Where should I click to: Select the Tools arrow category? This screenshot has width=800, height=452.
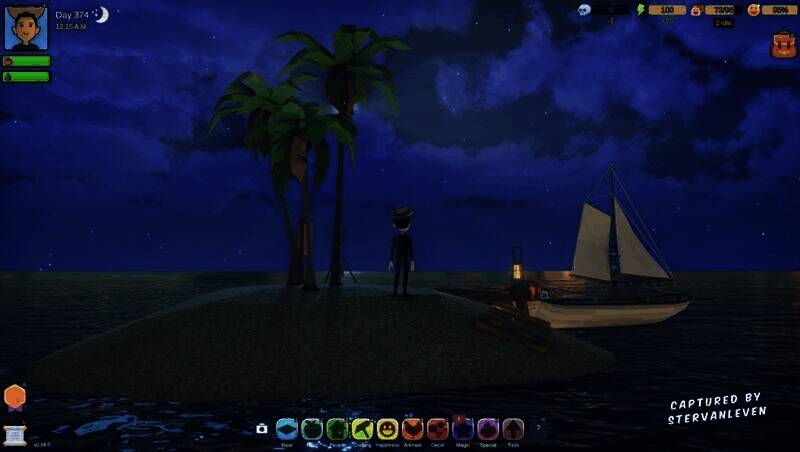click(x=513, y=429)
